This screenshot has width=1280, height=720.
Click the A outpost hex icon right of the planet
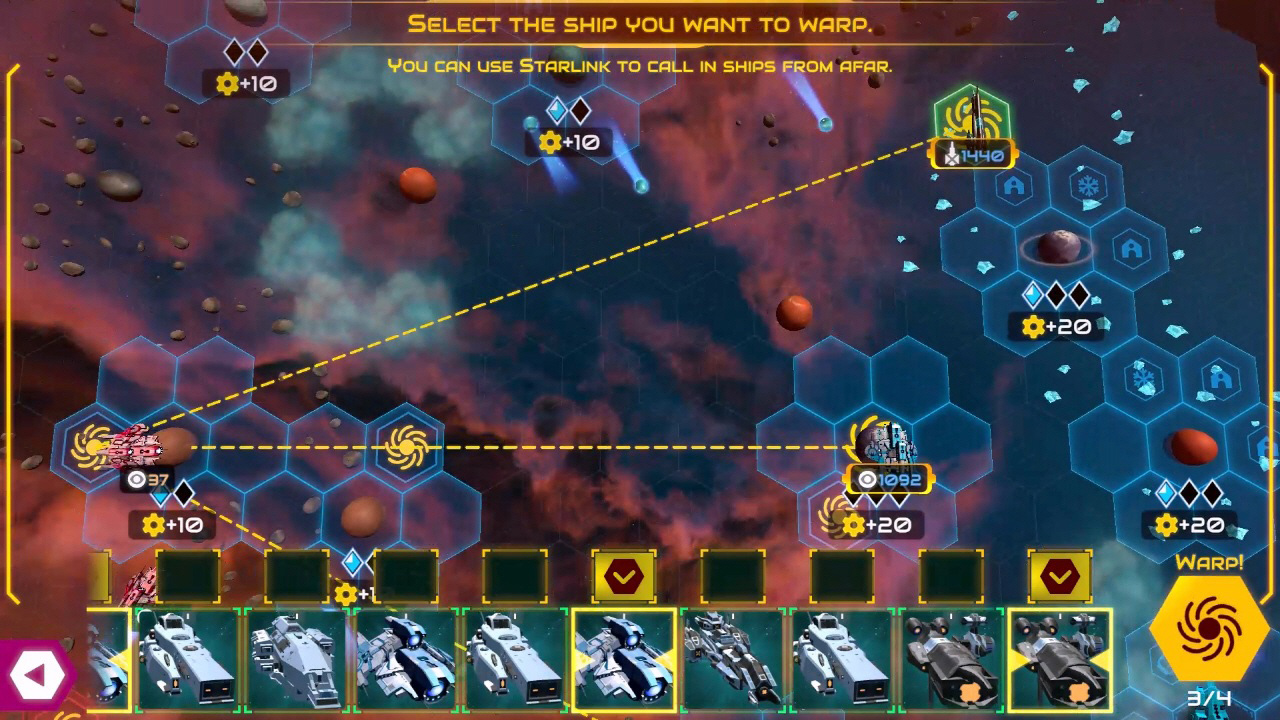tap(1131, 248)
